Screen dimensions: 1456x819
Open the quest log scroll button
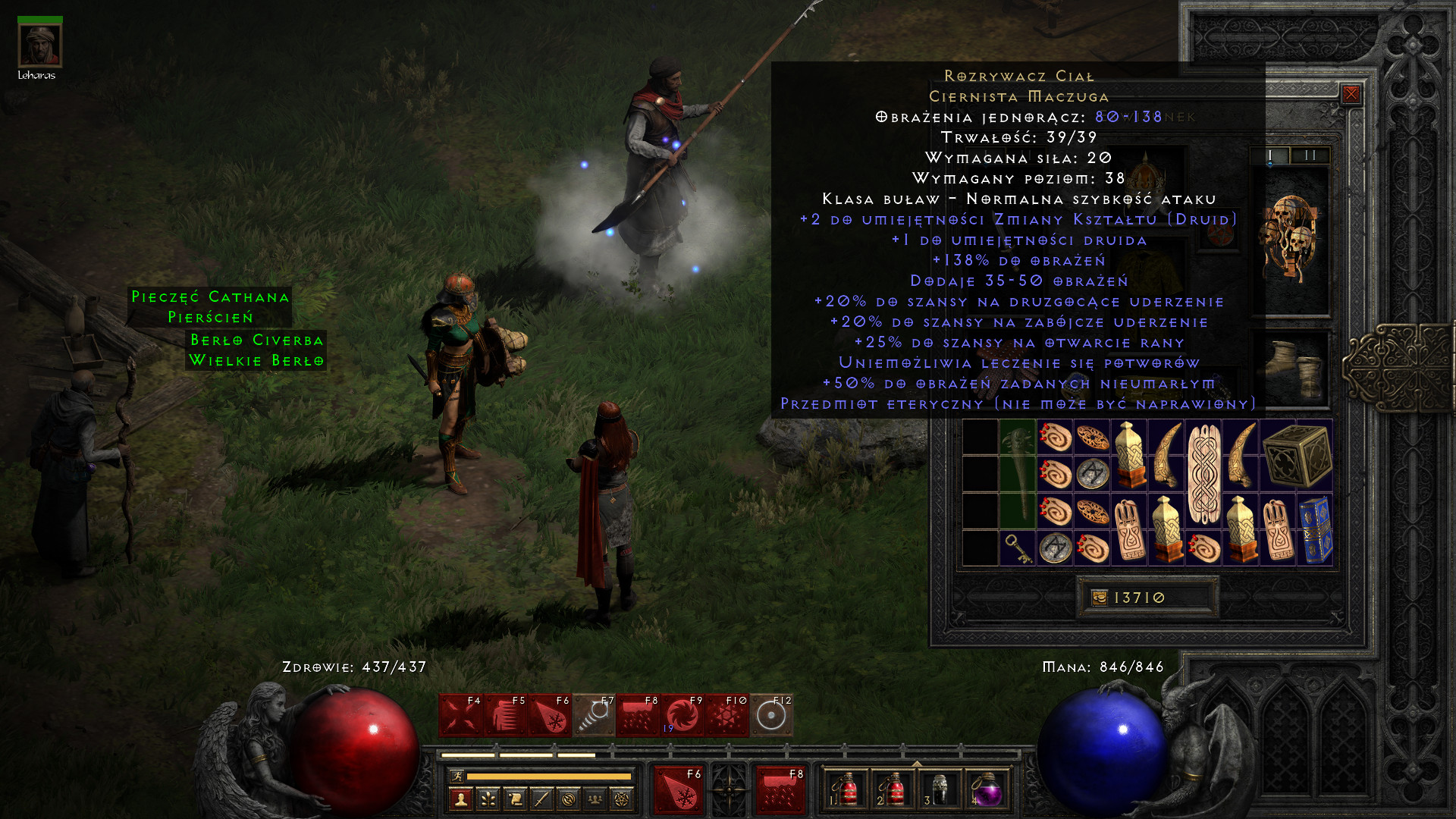515,799
